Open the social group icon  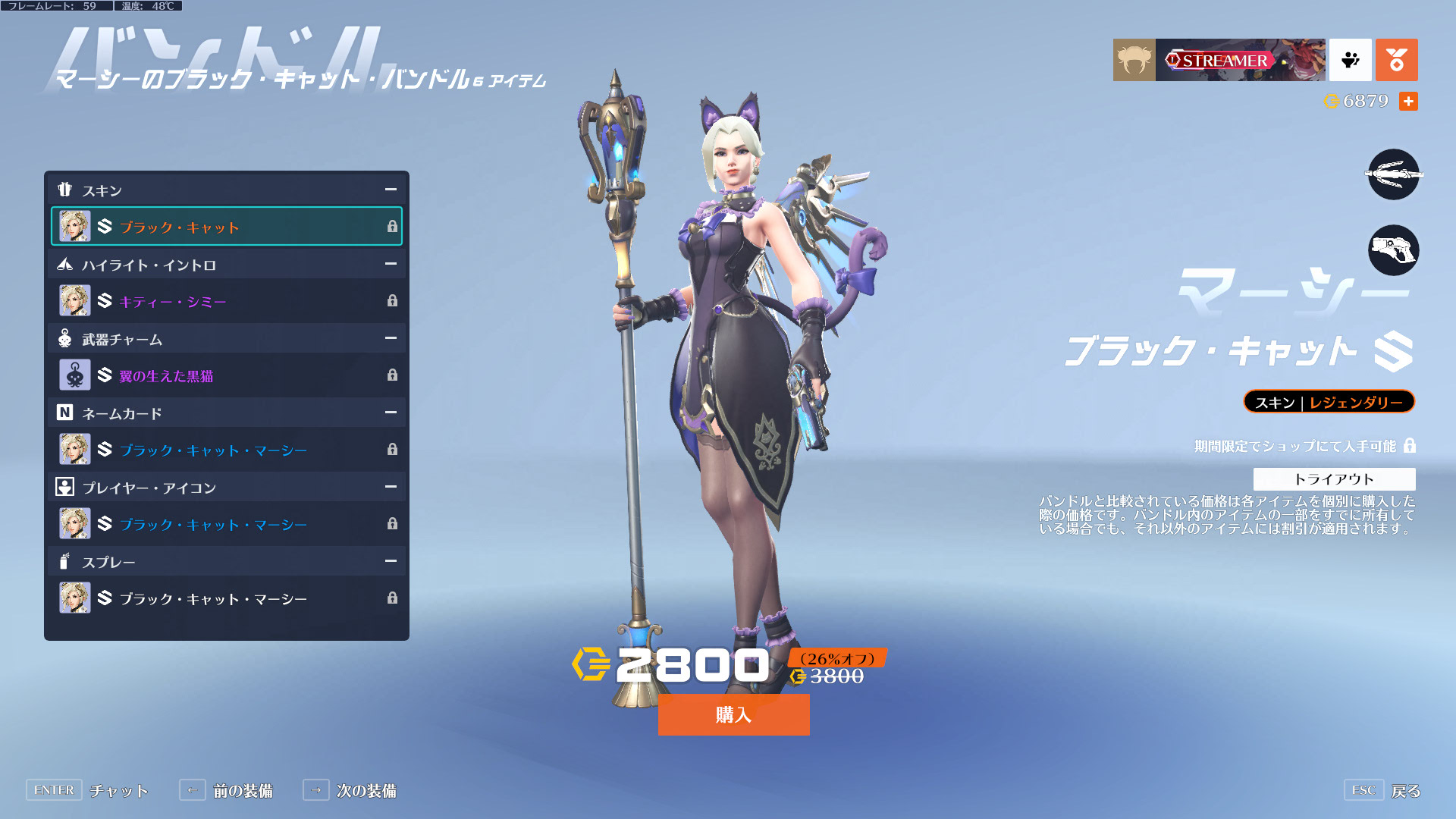(x=1350, y=60)
